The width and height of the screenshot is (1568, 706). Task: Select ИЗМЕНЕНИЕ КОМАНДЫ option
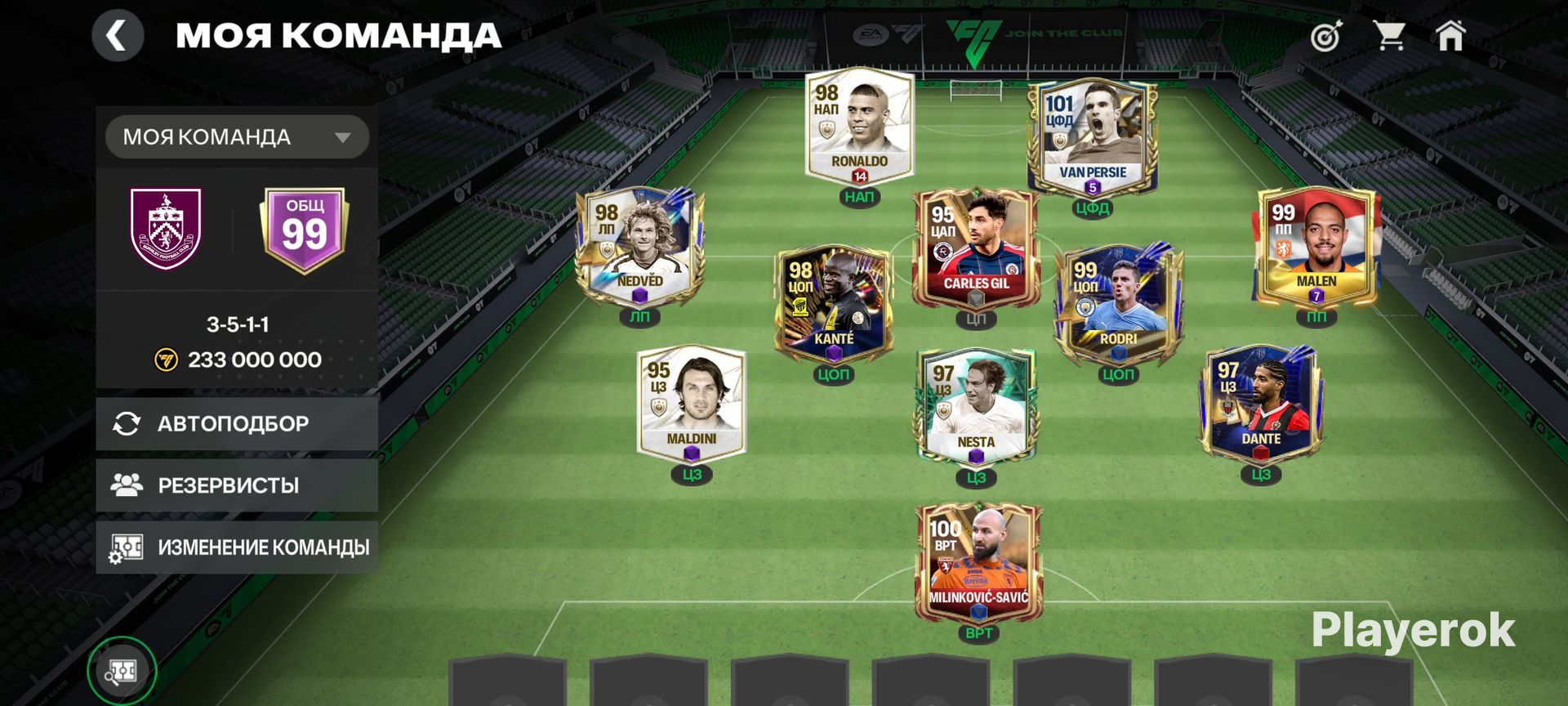pyautogui.click(x=237, y=547)
